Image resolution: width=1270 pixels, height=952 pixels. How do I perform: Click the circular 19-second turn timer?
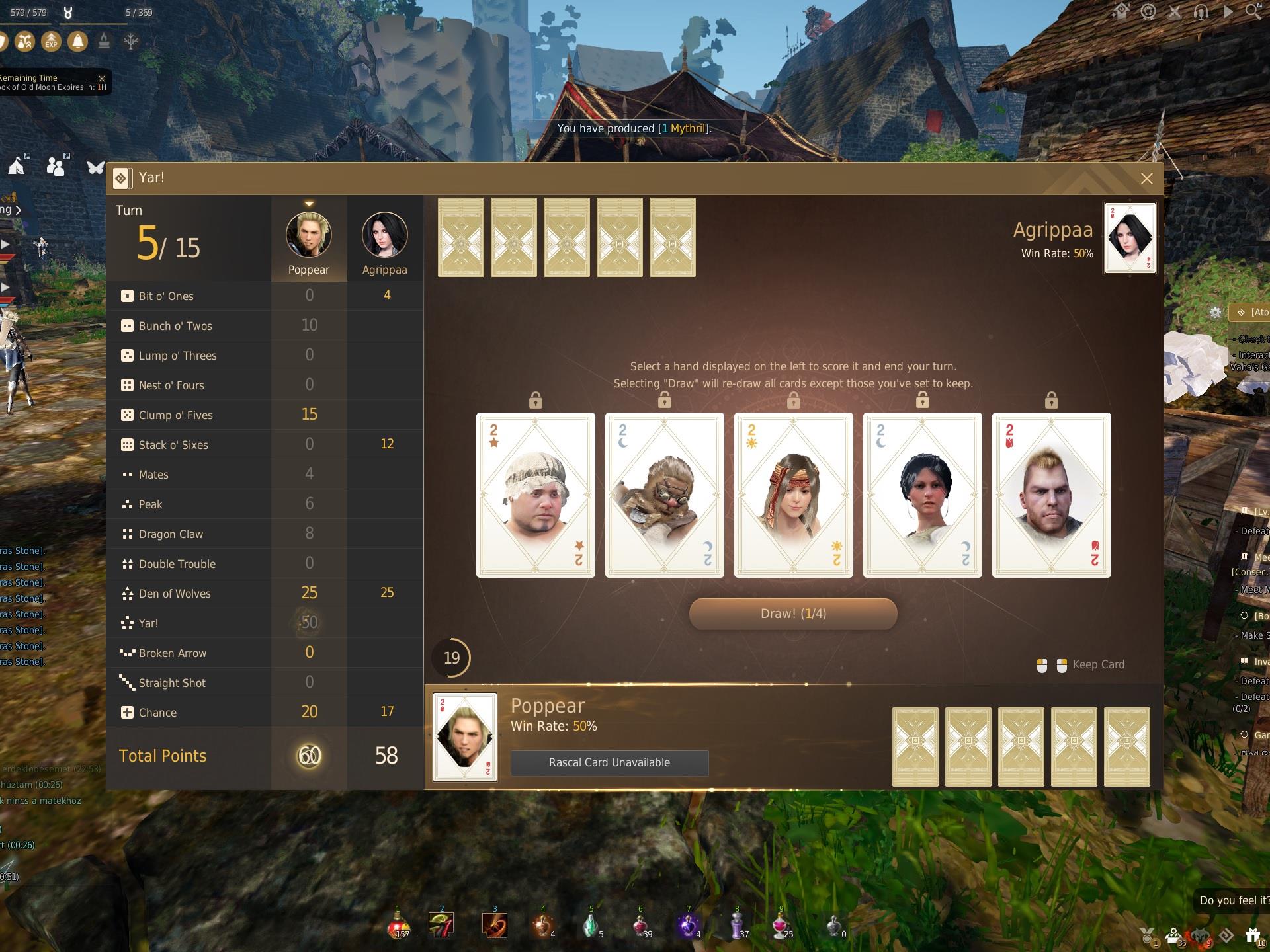(x=452, y=657)
